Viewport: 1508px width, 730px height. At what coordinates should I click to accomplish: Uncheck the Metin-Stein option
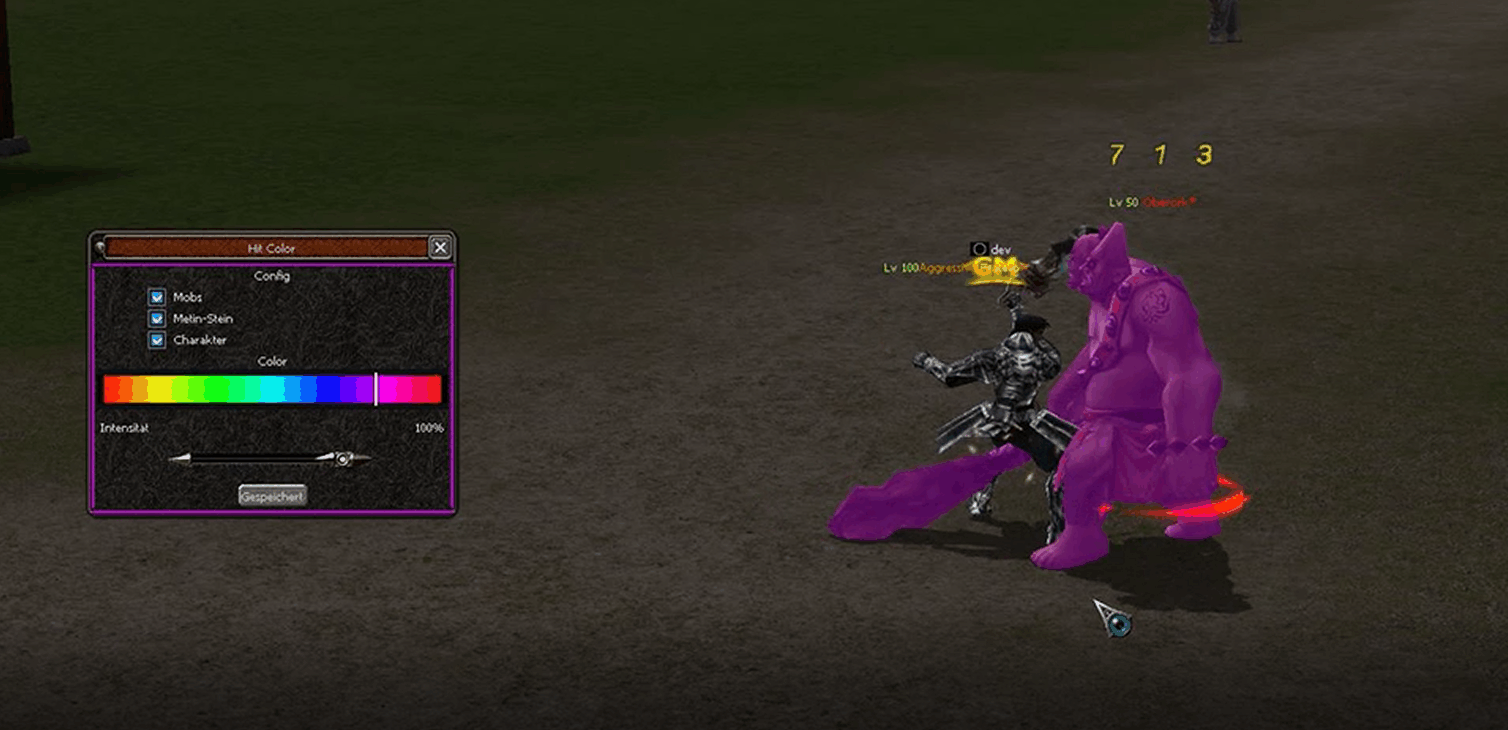point(157,319)
